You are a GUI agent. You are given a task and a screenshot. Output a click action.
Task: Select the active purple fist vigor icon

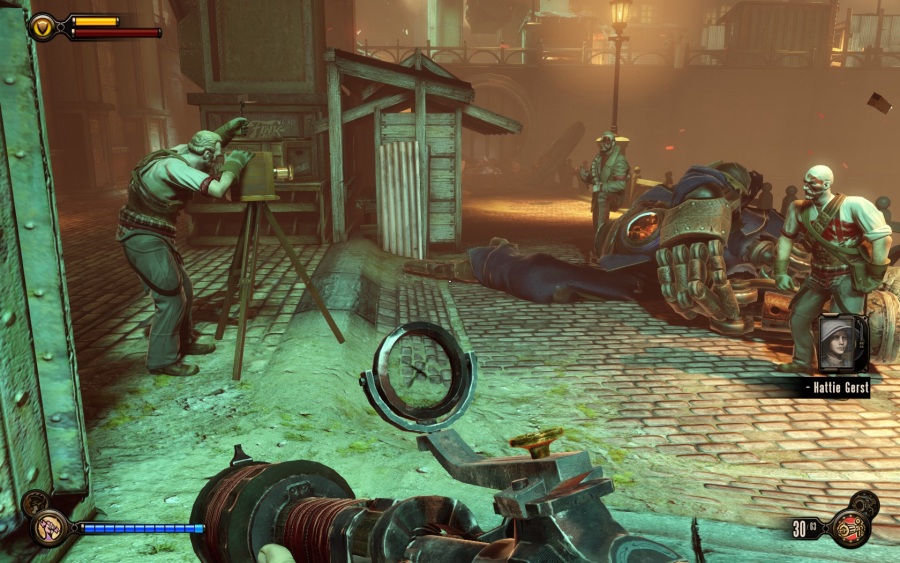[x=48, y=527]
